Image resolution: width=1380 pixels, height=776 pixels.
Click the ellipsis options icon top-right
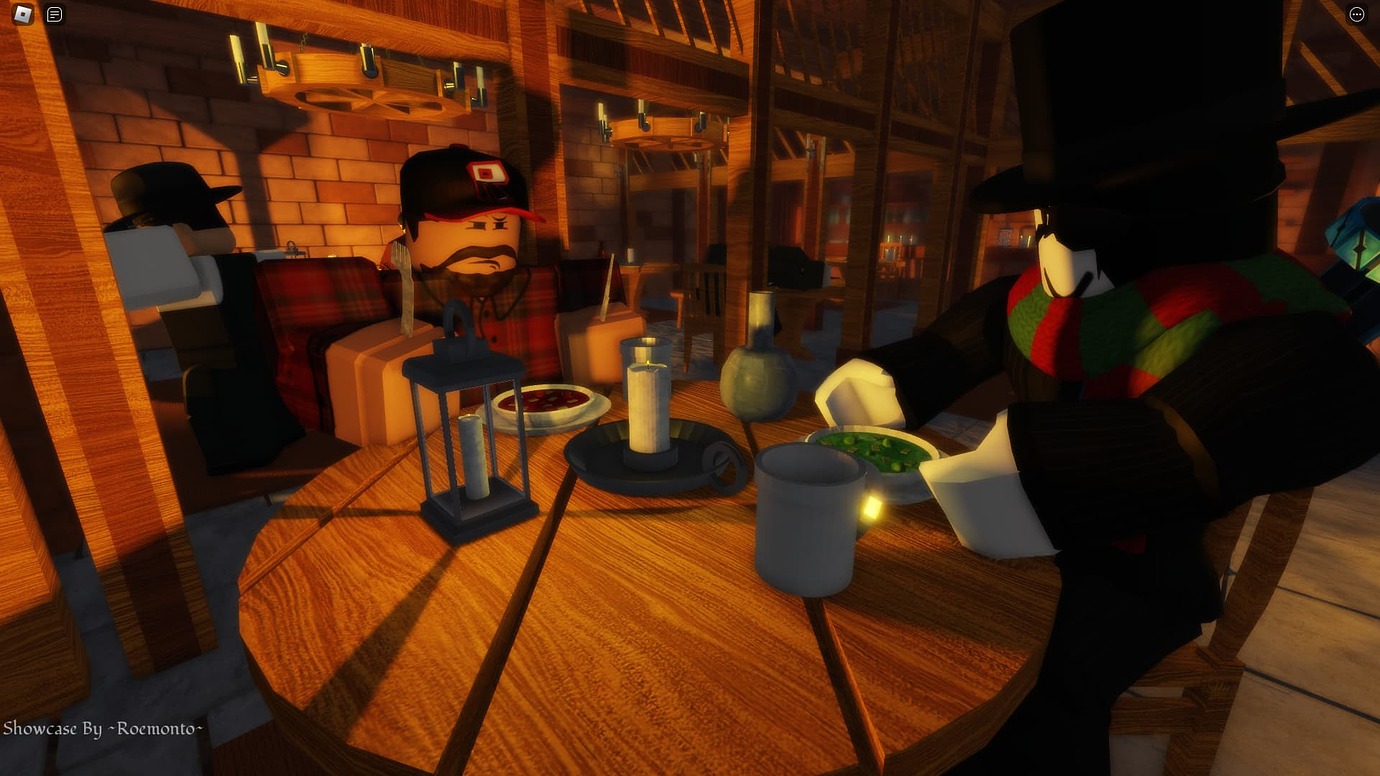(x=1357, y=13)
